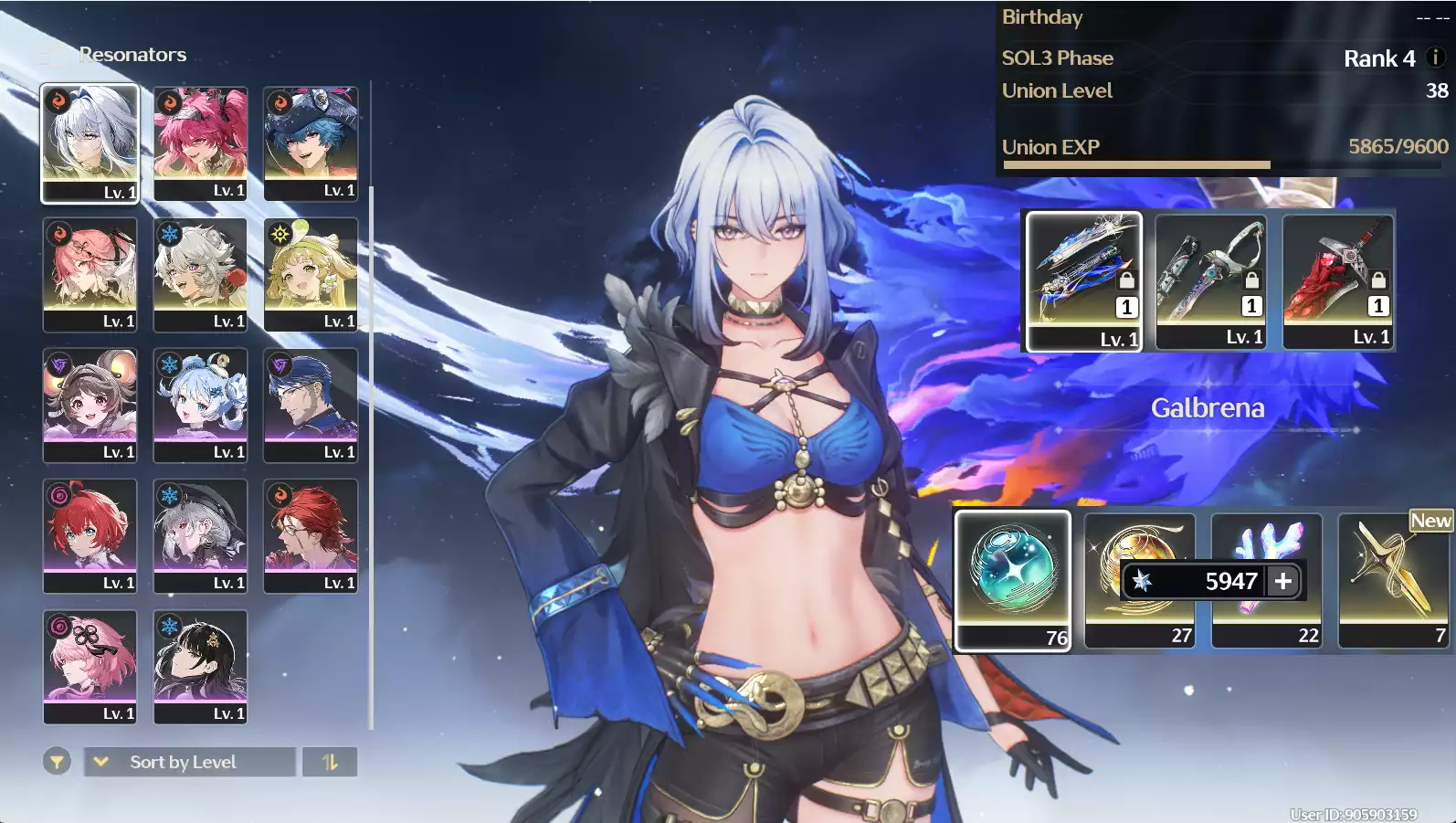
Task: Select the blue-haired resonator with pirate hat
Action: [x=311, y=142]
